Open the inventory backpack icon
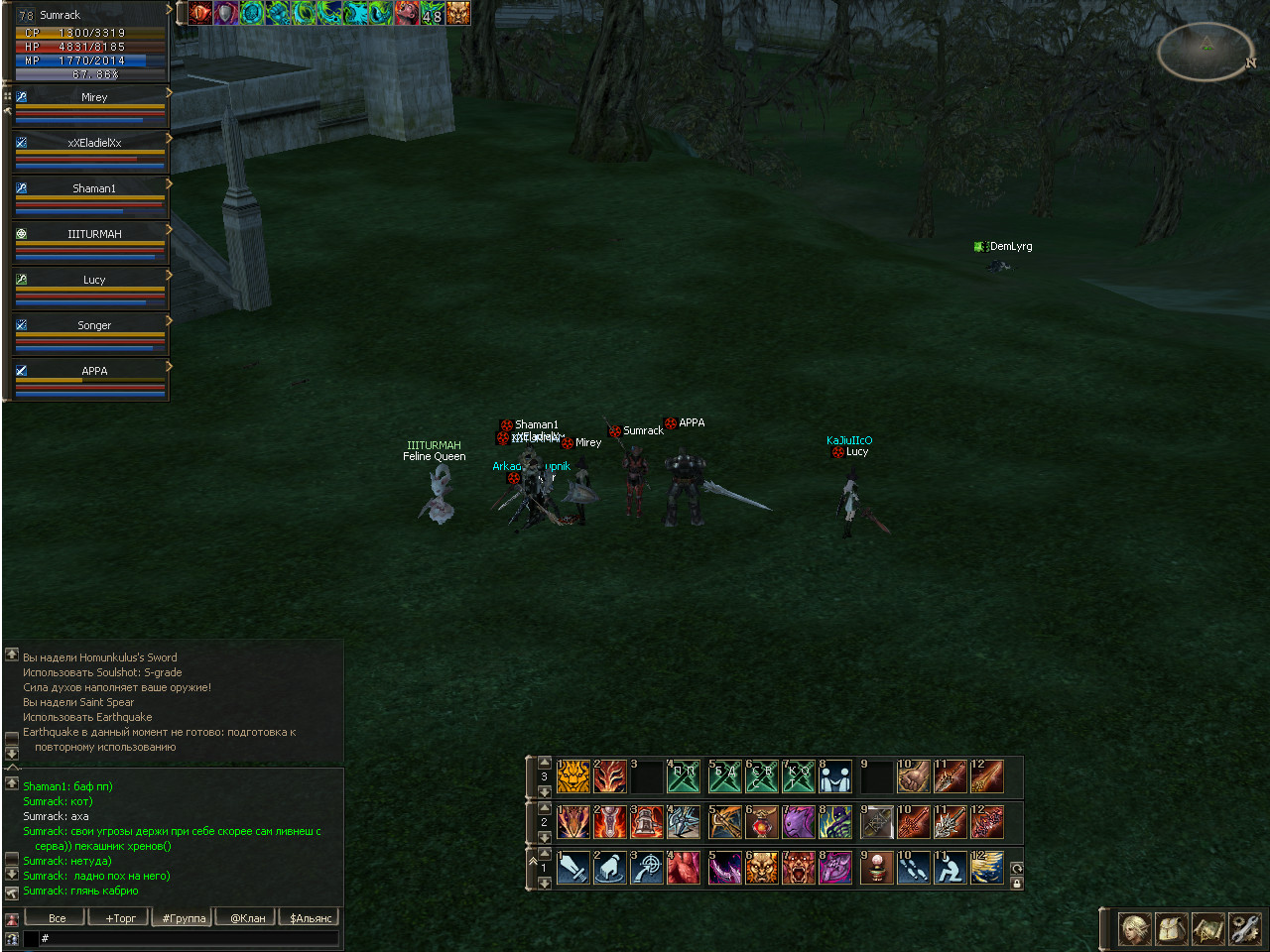Viewport: 1270px width, 952px height. [1172, 929]
